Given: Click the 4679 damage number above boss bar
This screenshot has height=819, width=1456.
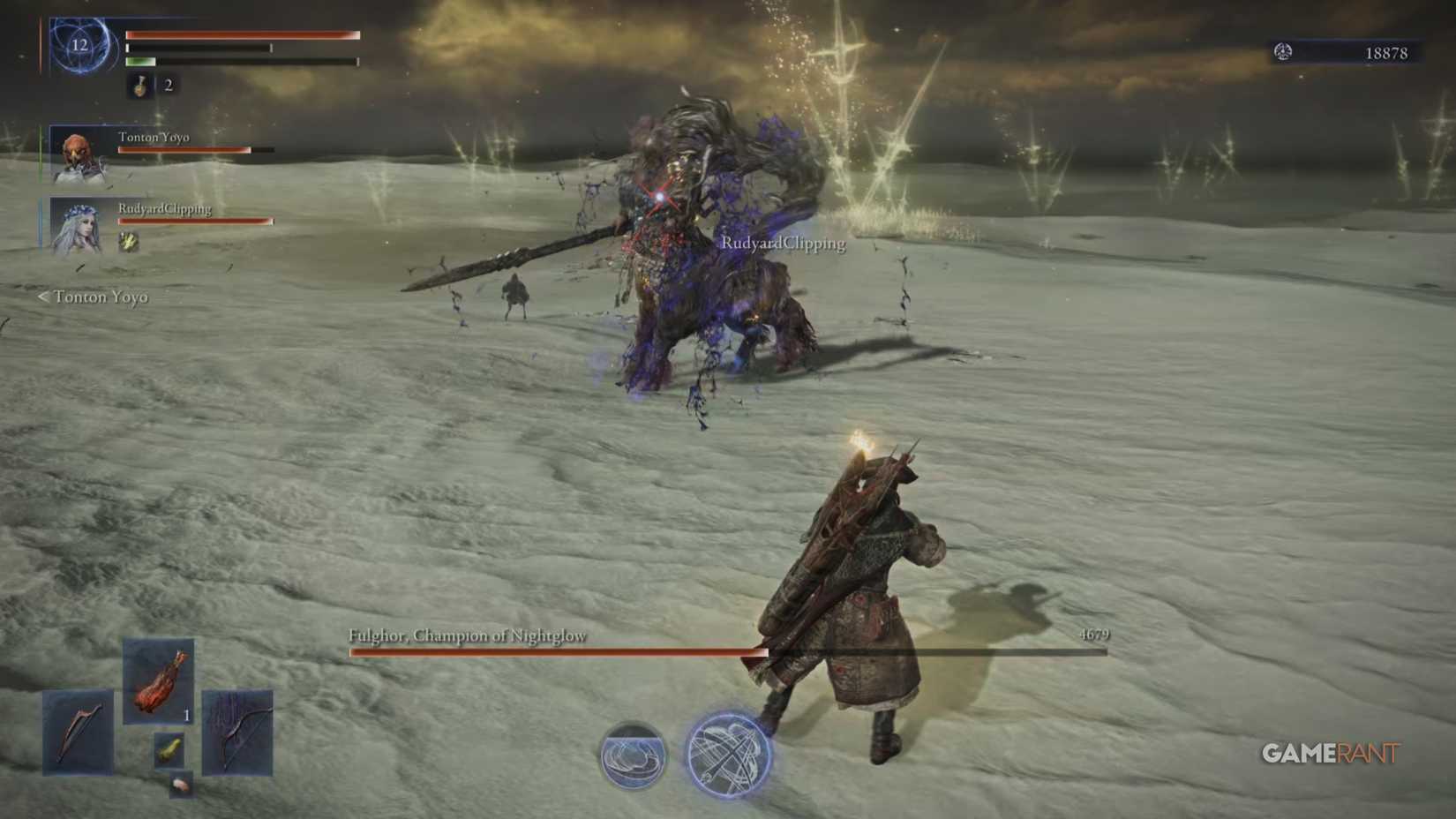Looking at the screenshot, I should coord(1094,634).
